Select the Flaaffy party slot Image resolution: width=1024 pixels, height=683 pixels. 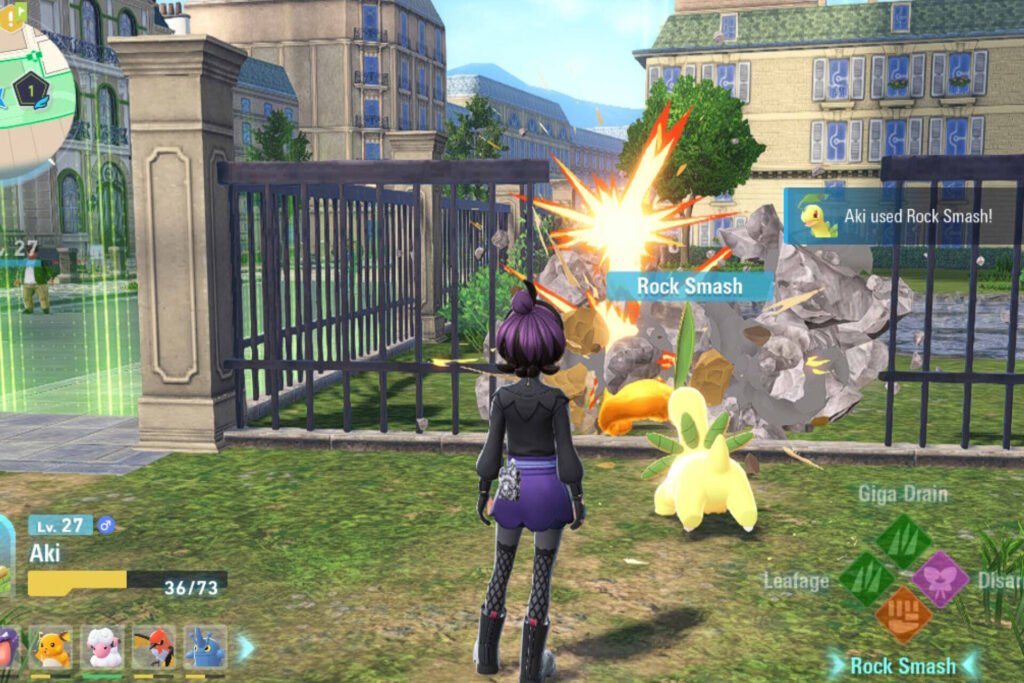(103, 648)
